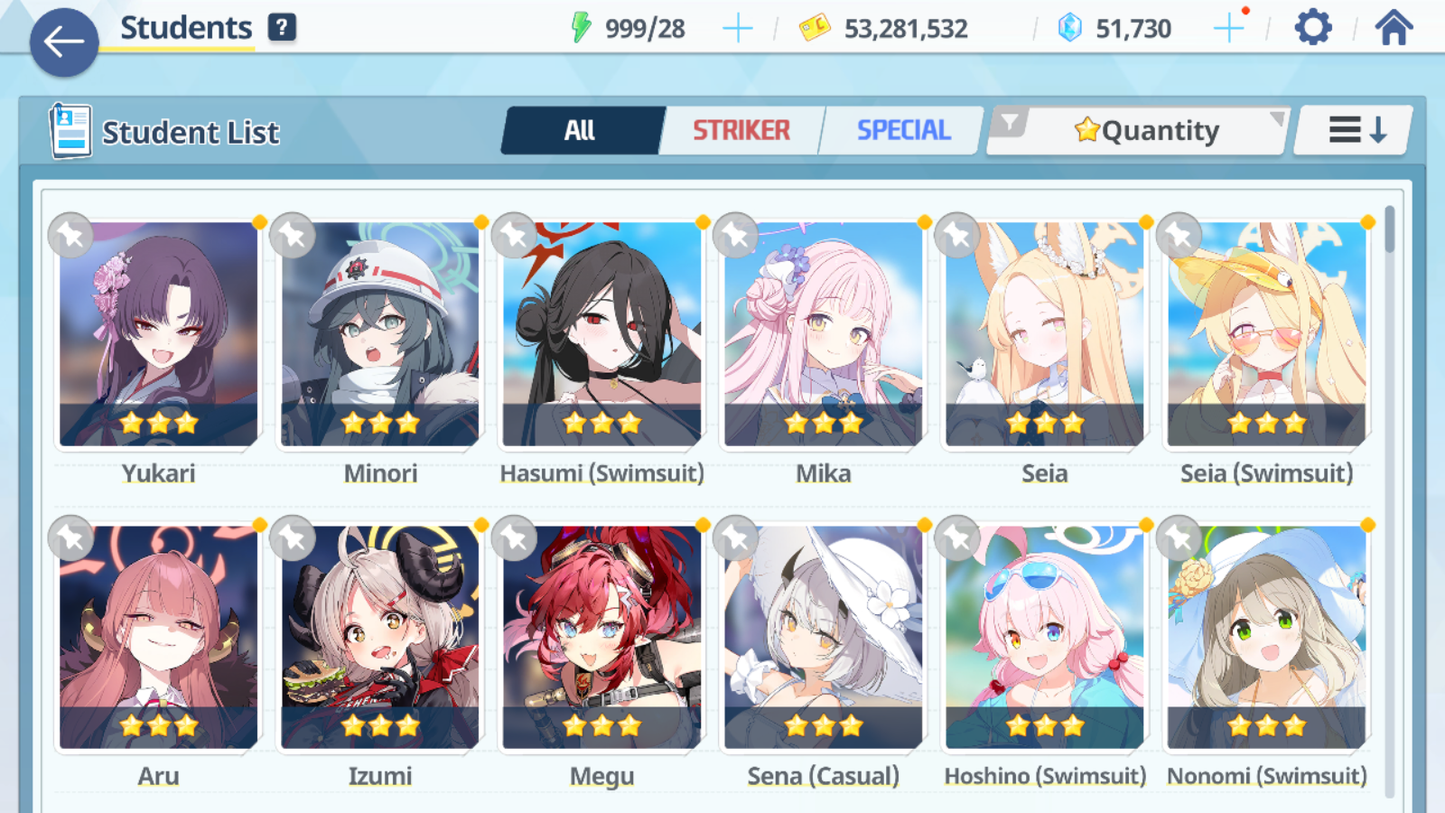Screen dimensions: 1445x813
Task: Switch to the STRIKER tab
Action: pyautogui.click(x=741, y=129)
